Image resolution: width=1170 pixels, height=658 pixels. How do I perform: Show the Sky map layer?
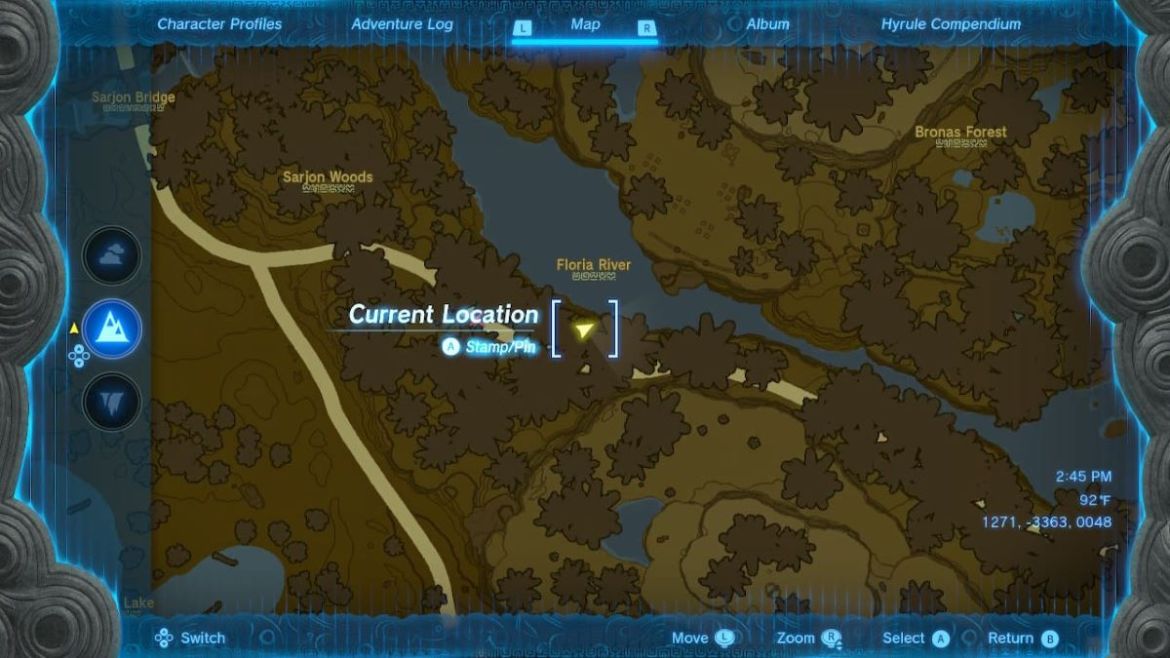[x=112, y=255]
